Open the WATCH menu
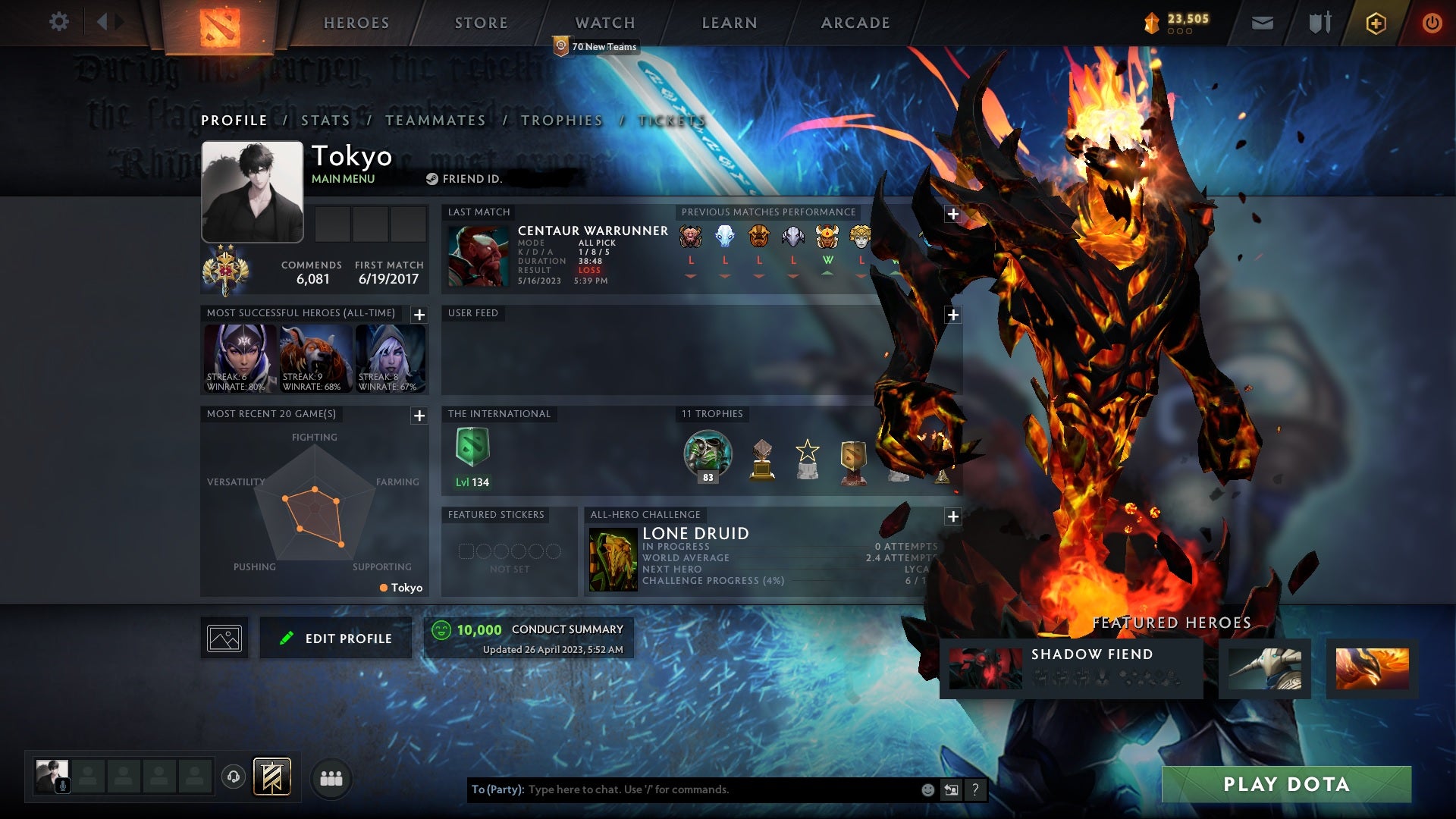Image resolution: width=1456 pixels, height=819 pixels. [x=604, y=22]
